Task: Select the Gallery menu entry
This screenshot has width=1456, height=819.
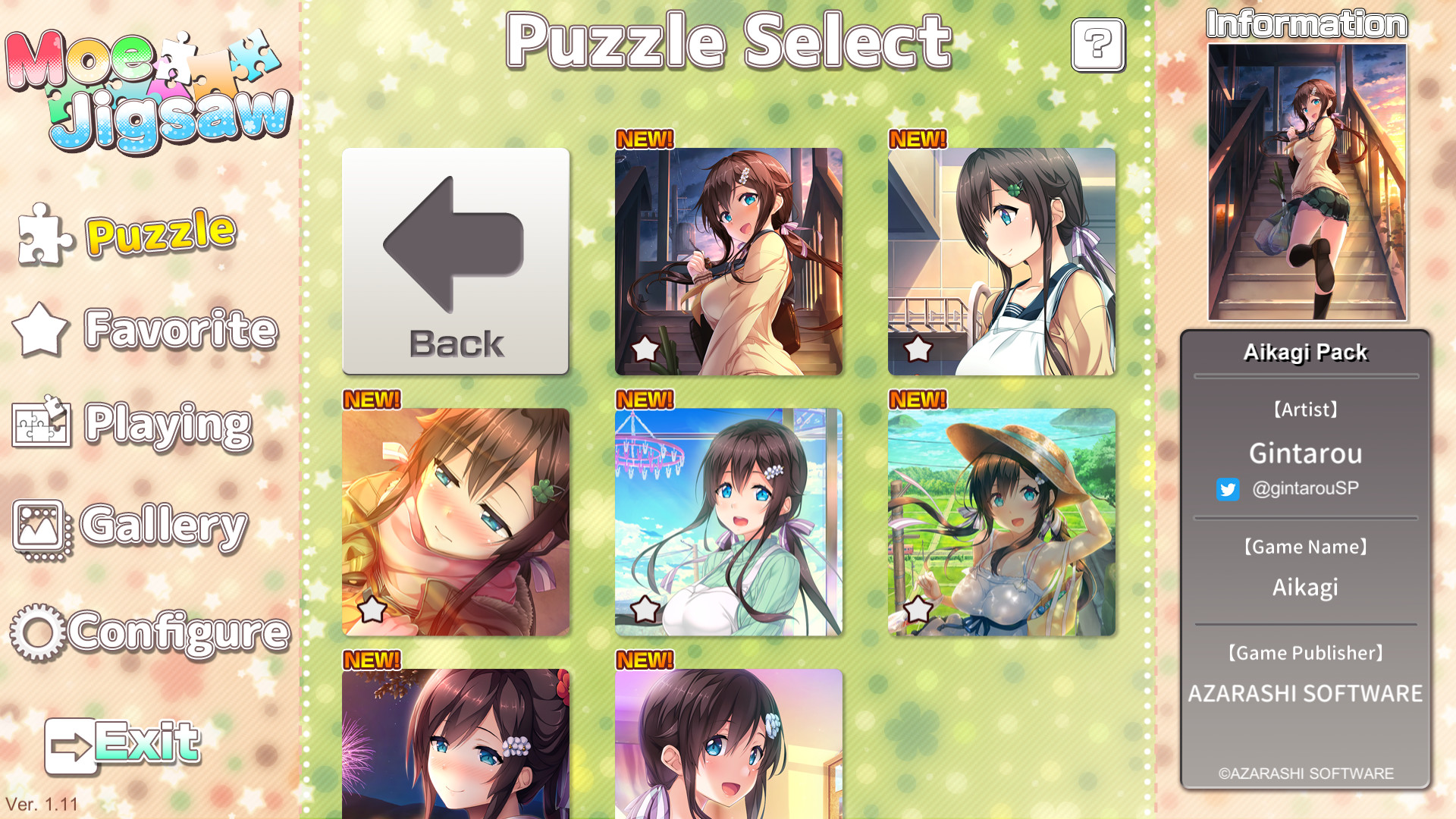Action: point(163,523)
